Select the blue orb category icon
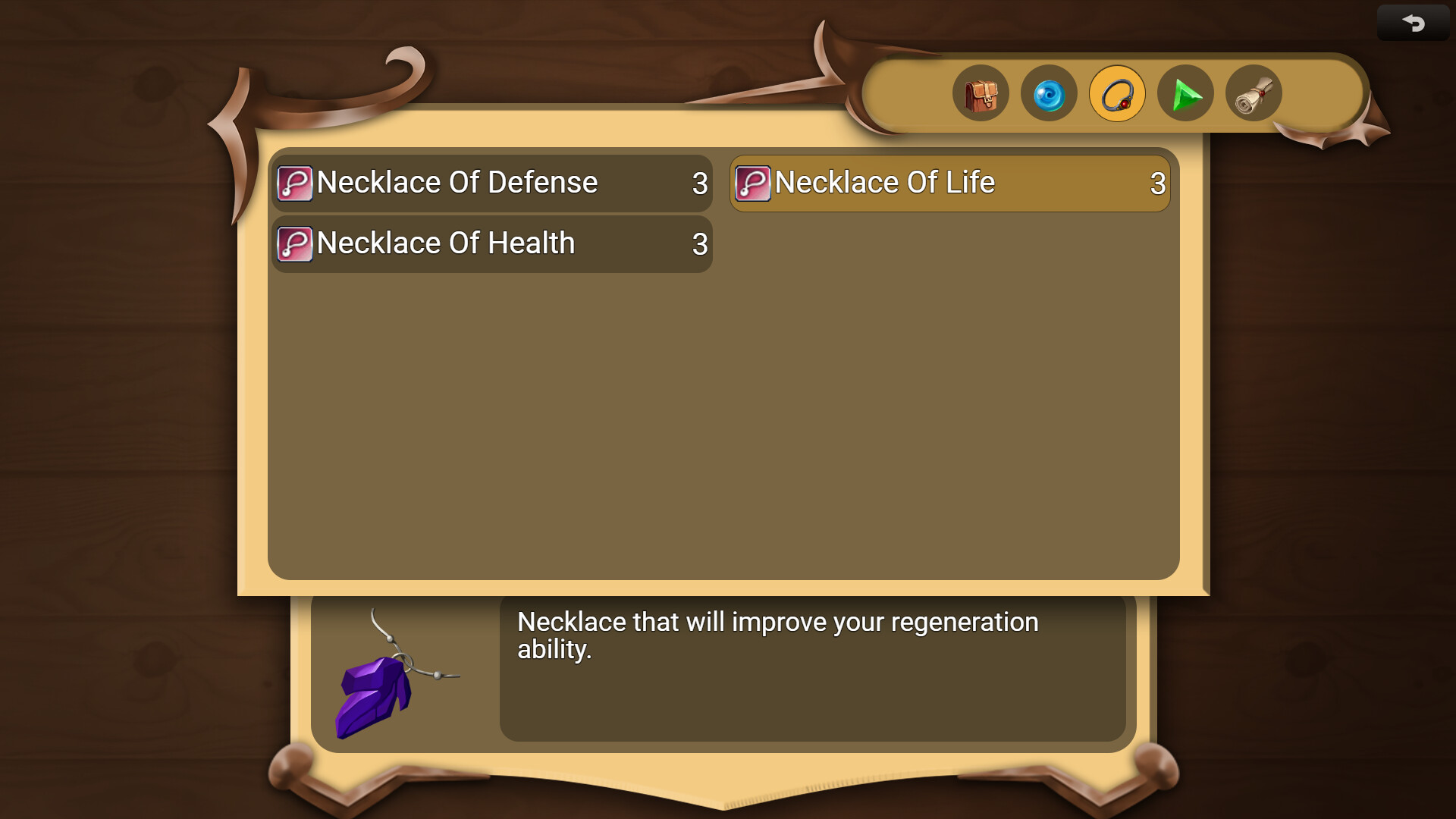The width and height of the screenshot is (1456, 819). click(1049, 93)
